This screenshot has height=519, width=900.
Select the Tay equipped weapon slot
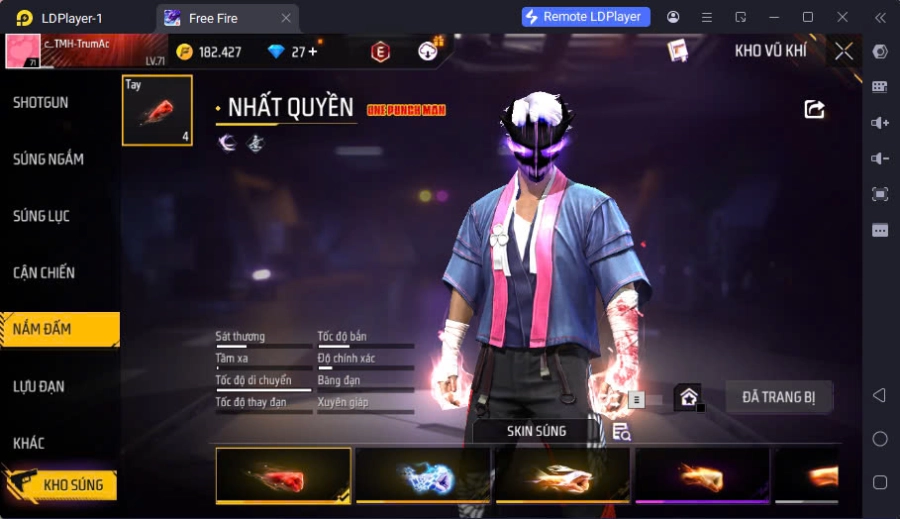[x=157, y=110]
